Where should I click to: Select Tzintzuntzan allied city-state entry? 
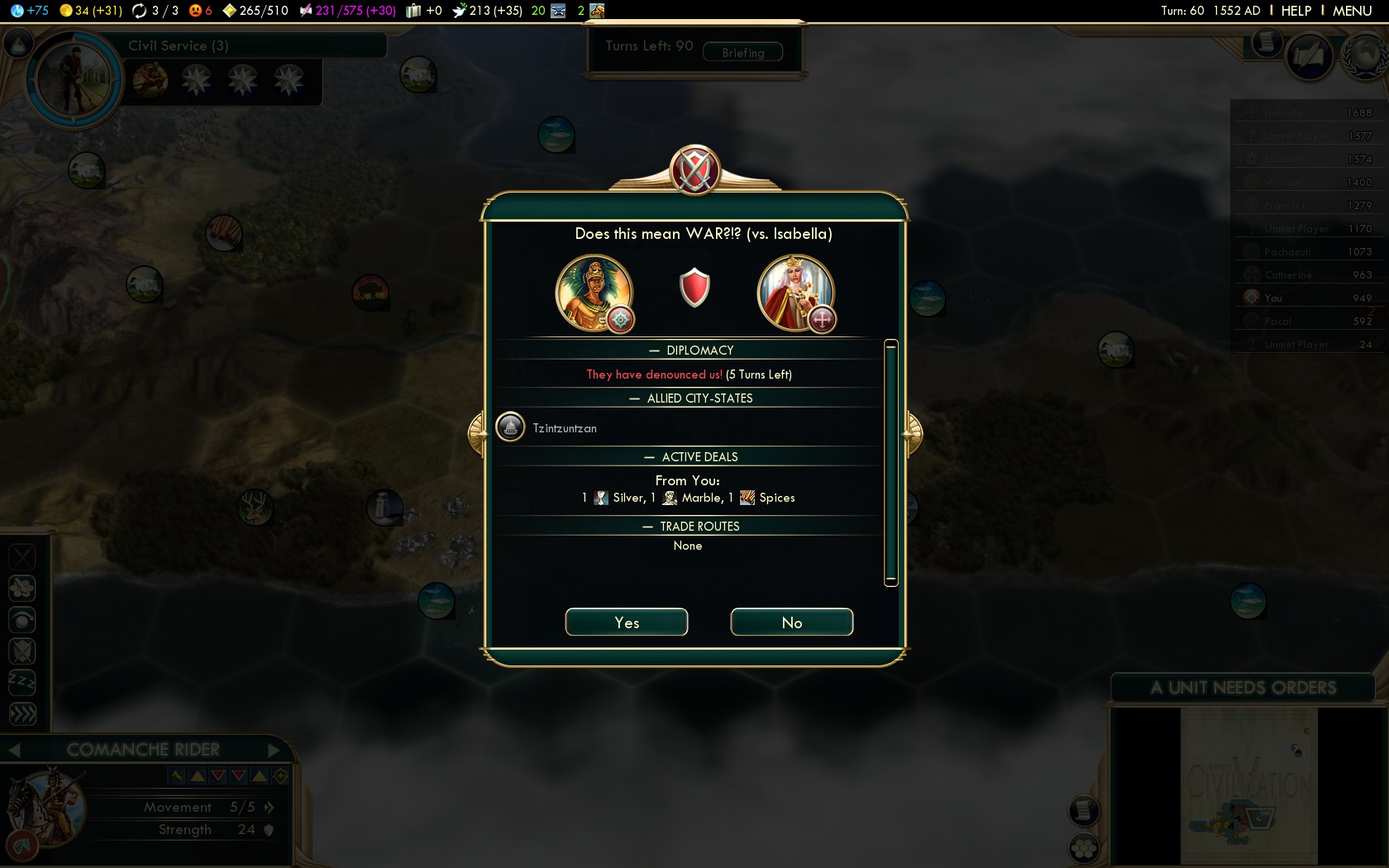(x=564, y=428)
